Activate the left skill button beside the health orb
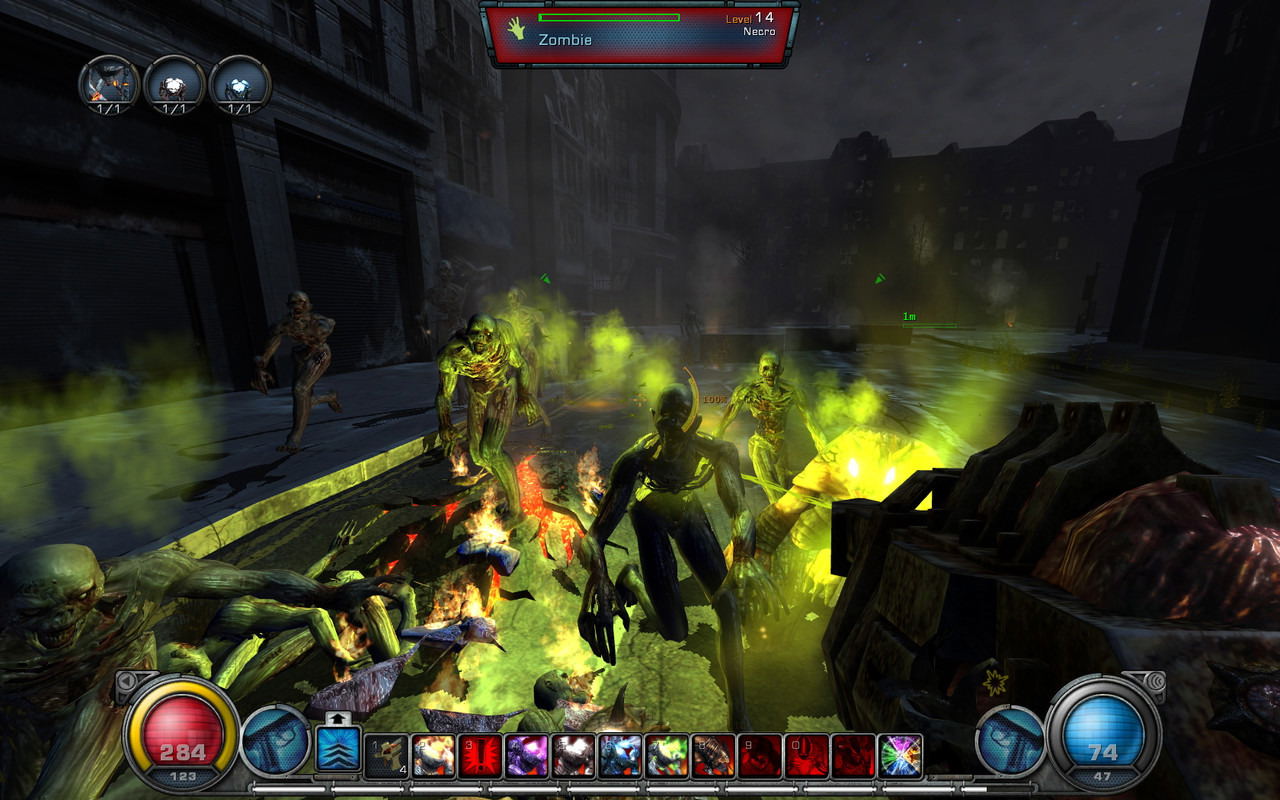Viewport: 1280px width, 800px height. pyautogui.click(x=275, y=741)
